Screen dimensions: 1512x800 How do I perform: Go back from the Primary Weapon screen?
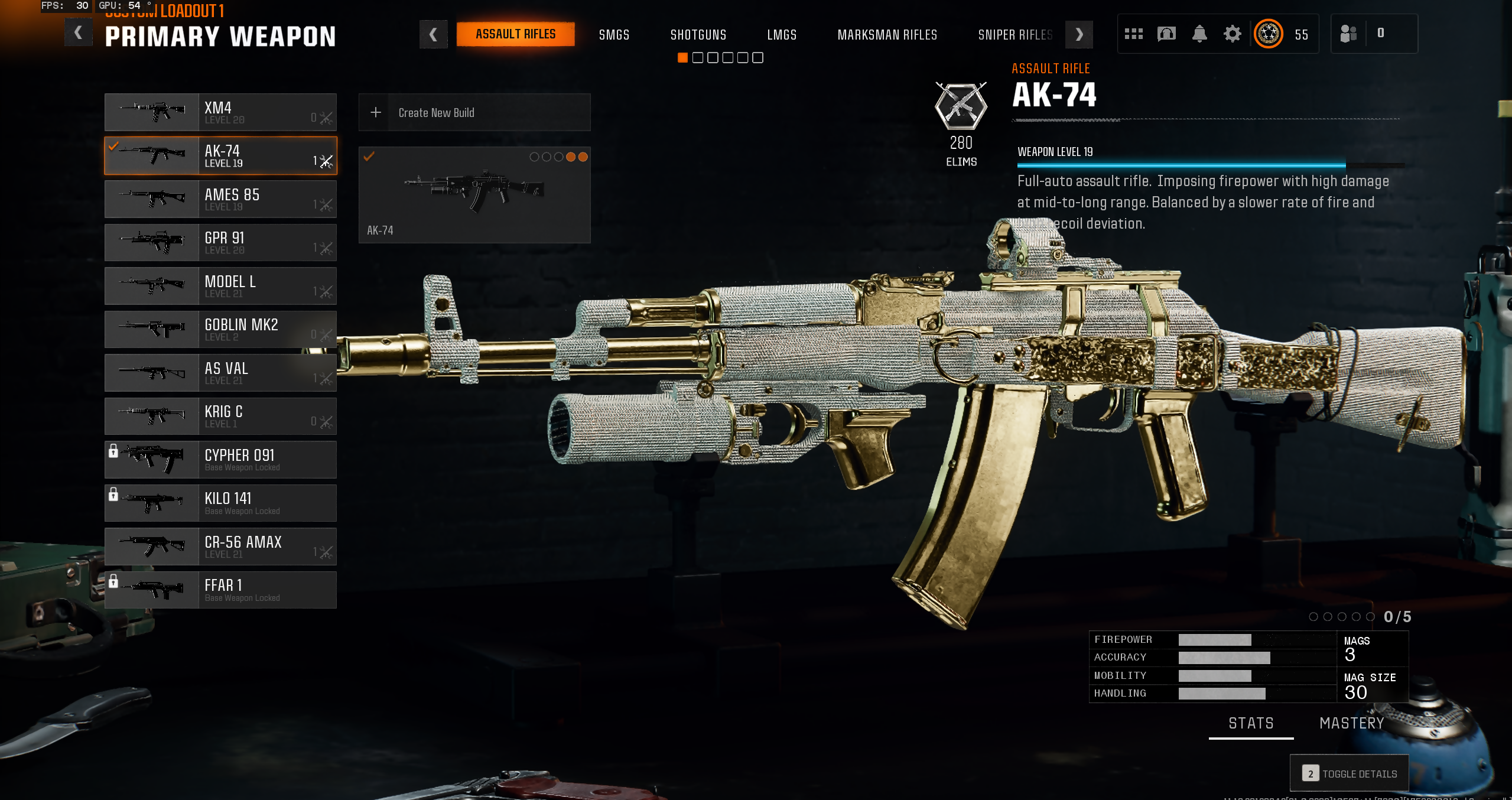click(x=78, y=33)
